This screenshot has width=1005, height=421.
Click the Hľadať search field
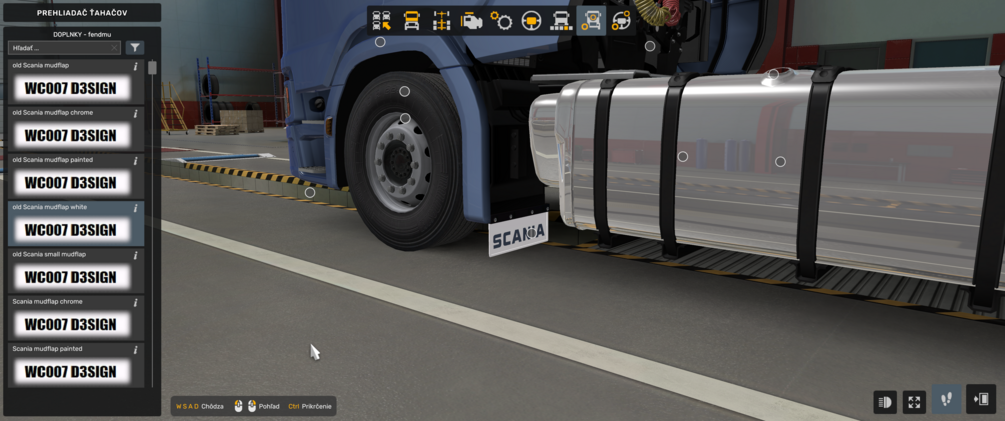point(60,47)
